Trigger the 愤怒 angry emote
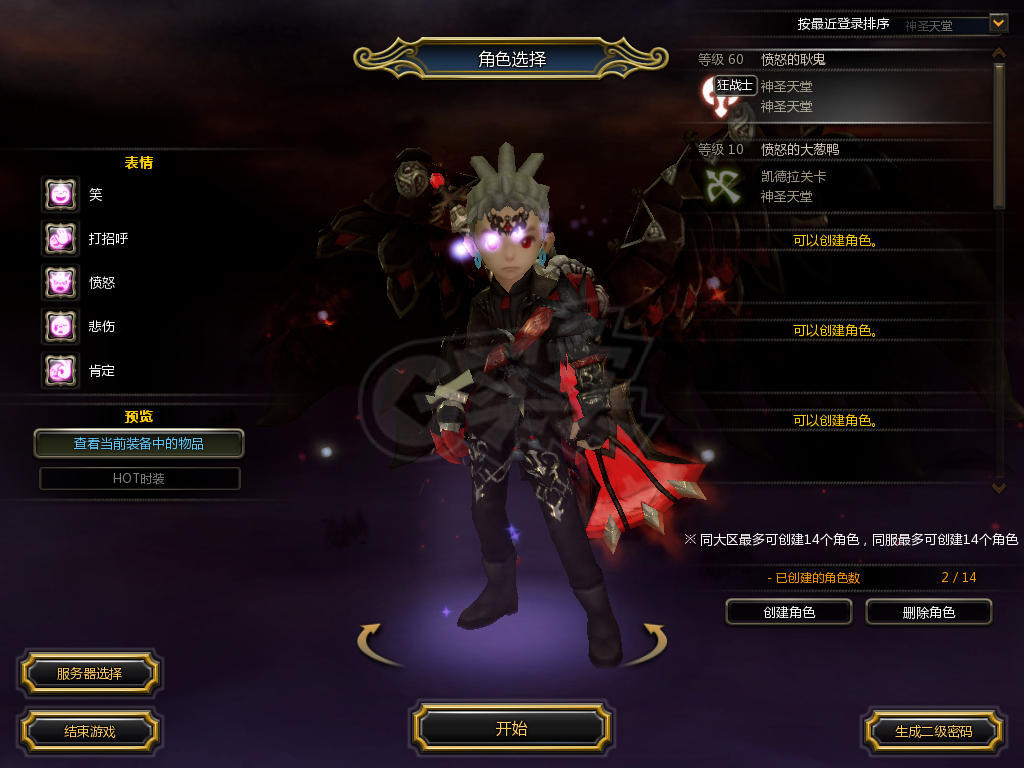The image size is (1024, 768). 60,283
